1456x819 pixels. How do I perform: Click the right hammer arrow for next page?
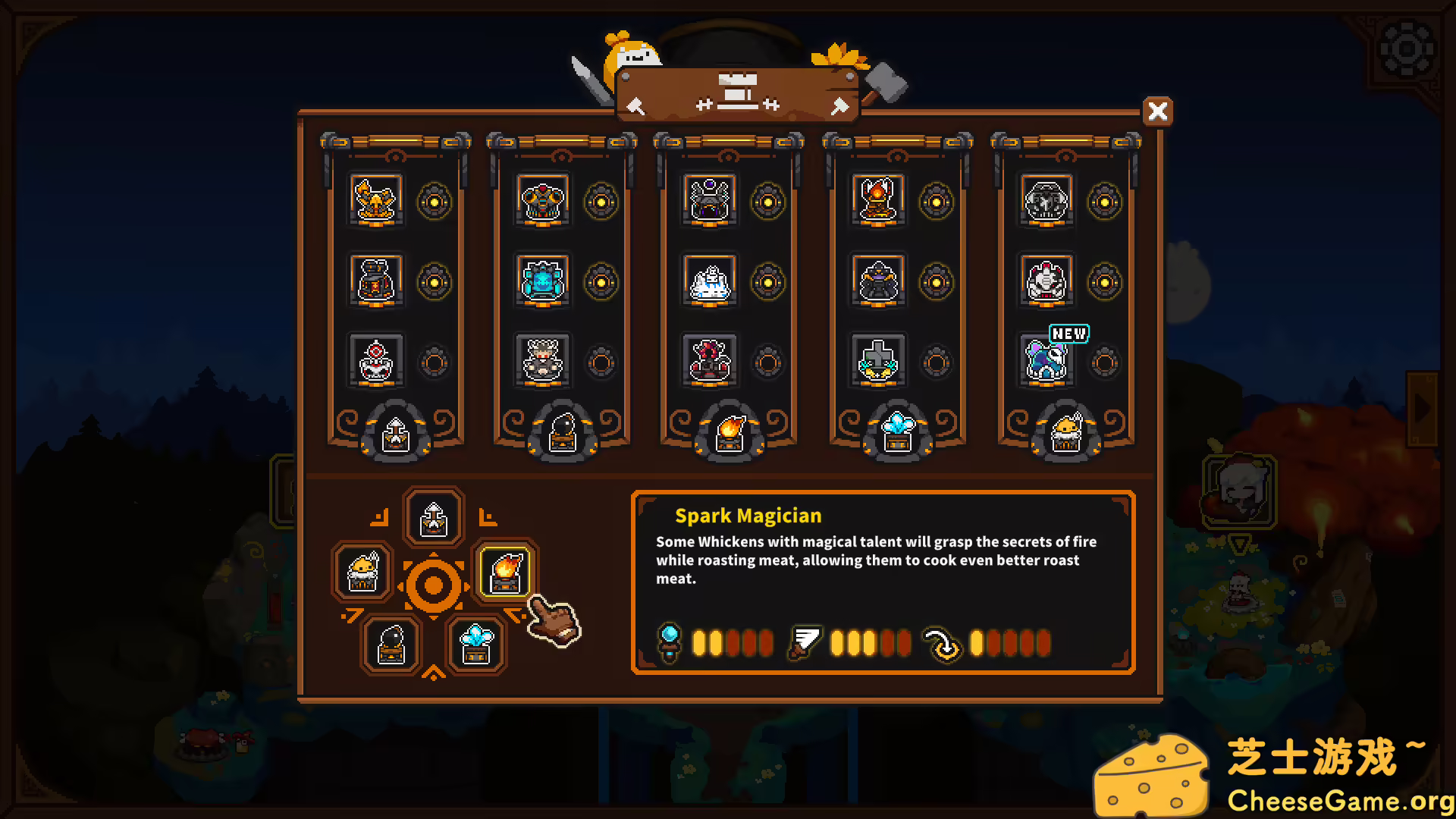(839, 106)
